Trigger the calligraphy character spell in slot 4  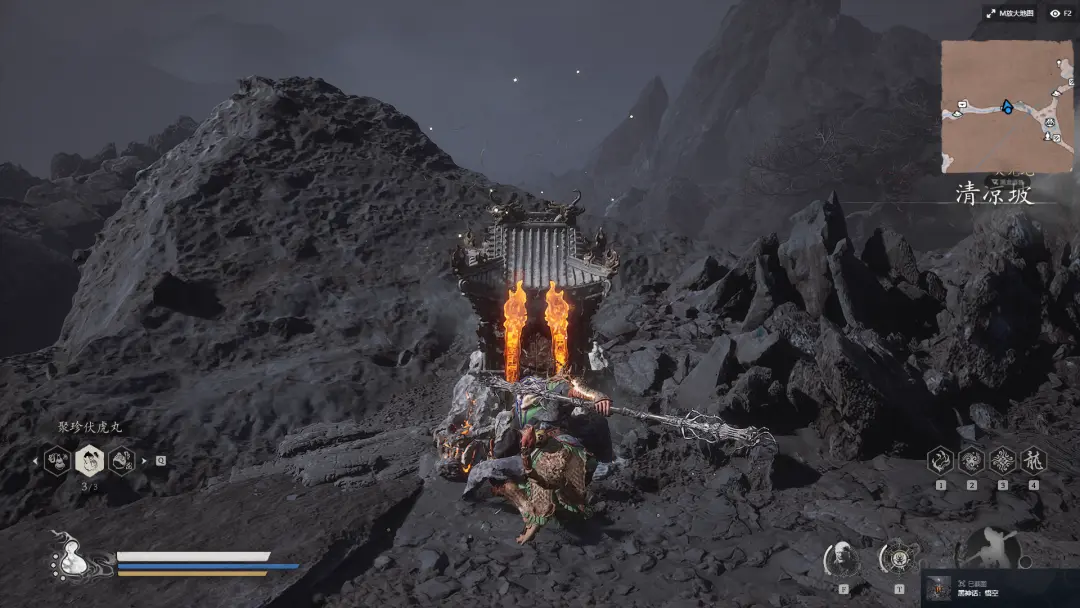[1033, 460]
